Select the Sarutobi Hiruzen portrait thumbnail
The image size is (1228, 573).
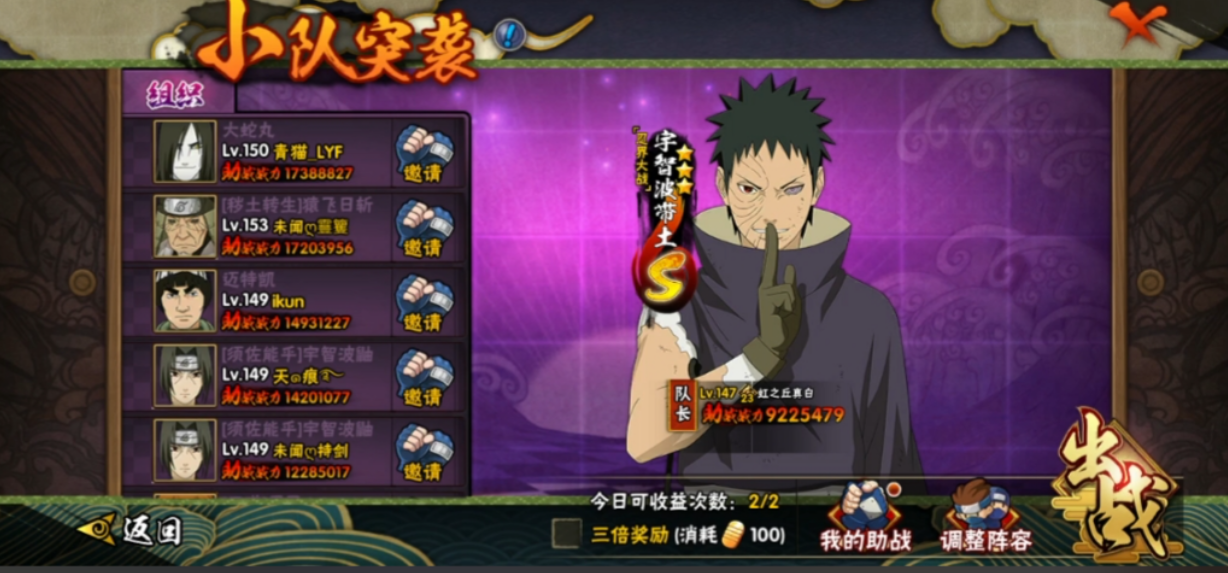[185, 227]
